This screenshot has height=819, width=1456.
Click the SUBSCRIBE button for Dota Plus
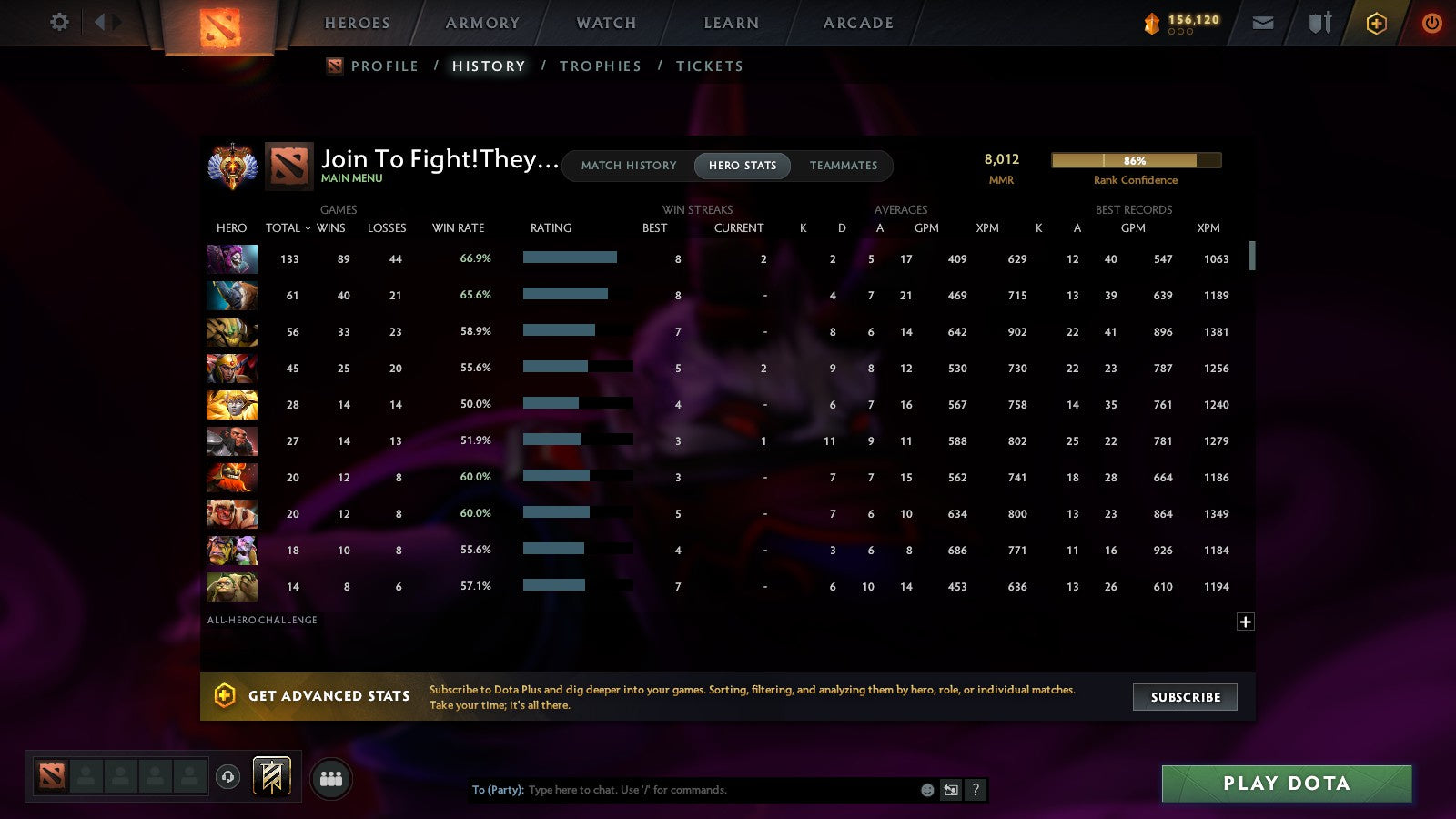(1184, 697)
